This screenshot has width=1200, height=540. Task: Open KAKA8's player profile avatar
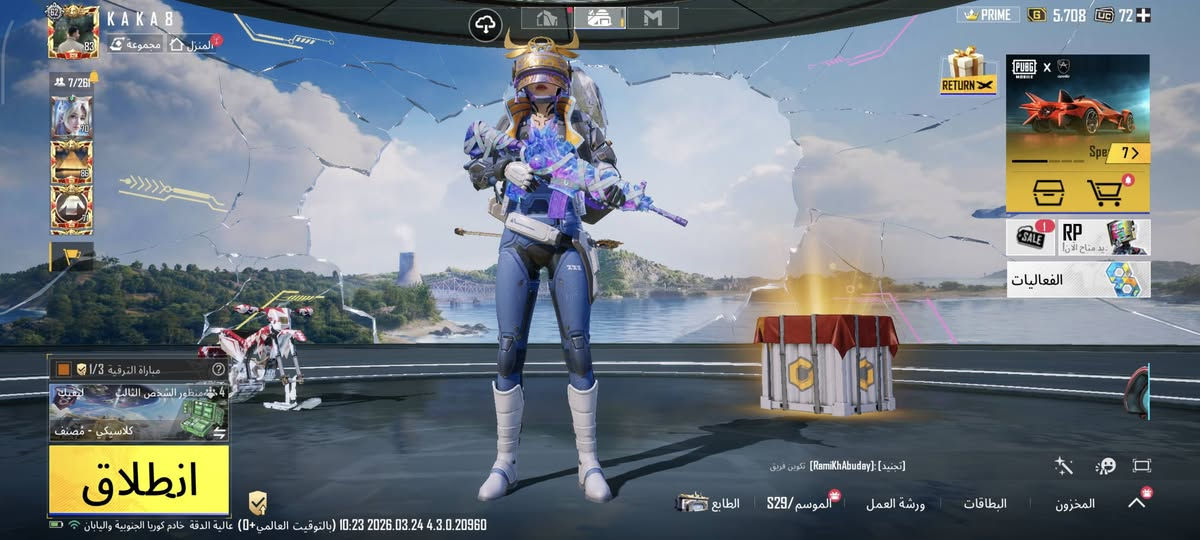tap(73, 32)
